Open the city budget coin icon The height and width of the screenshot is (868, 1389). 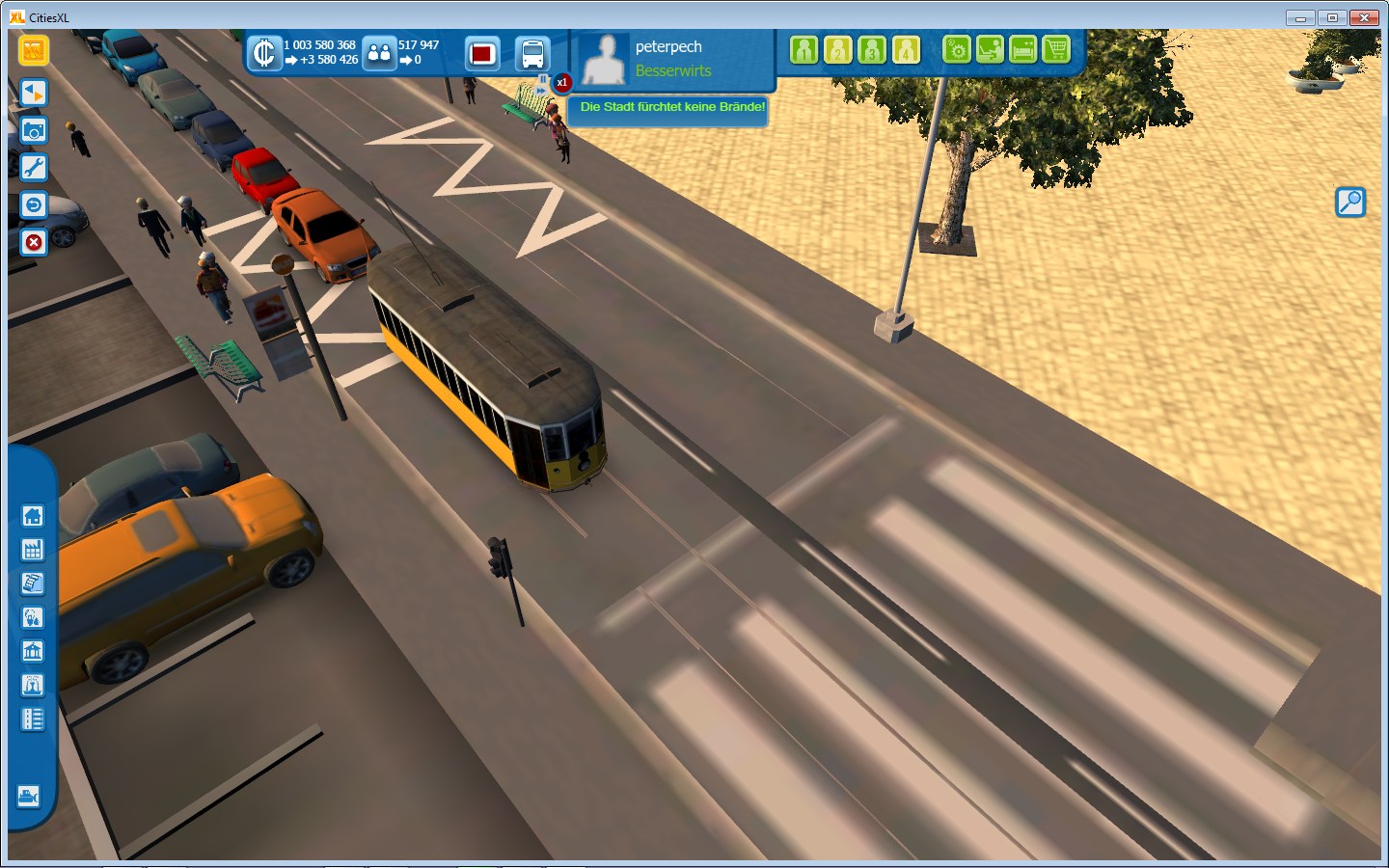(x=263, y=53)
